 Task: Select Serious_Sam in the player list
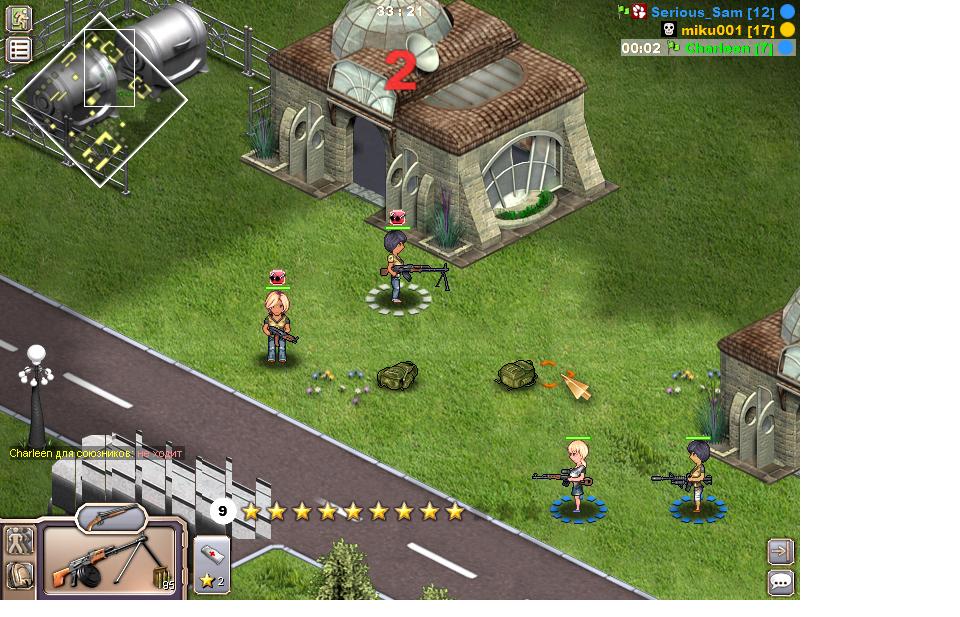tap(712, 12)
